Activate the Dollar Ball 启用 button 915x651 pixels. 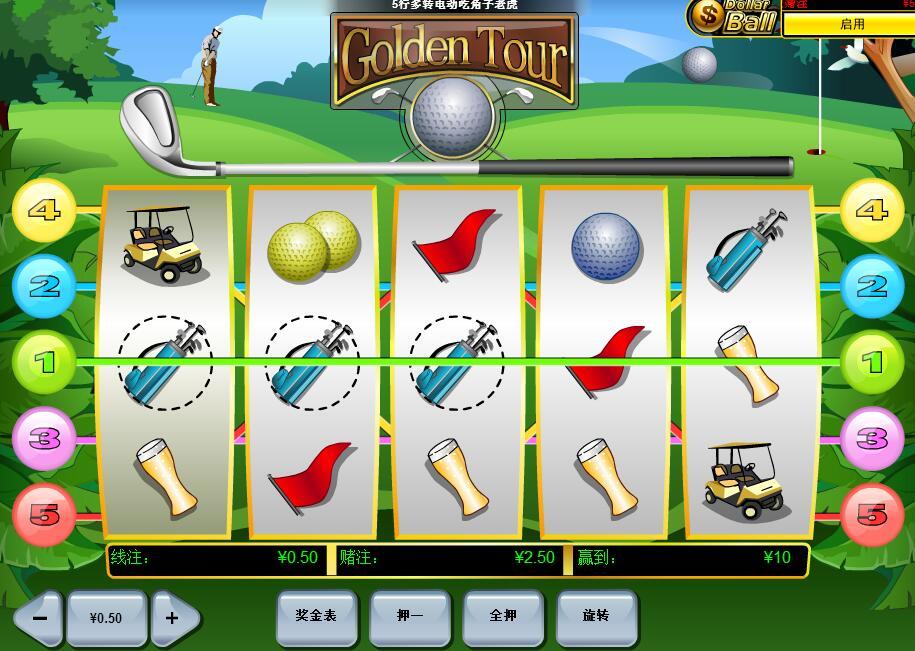(x=851, y=24)
